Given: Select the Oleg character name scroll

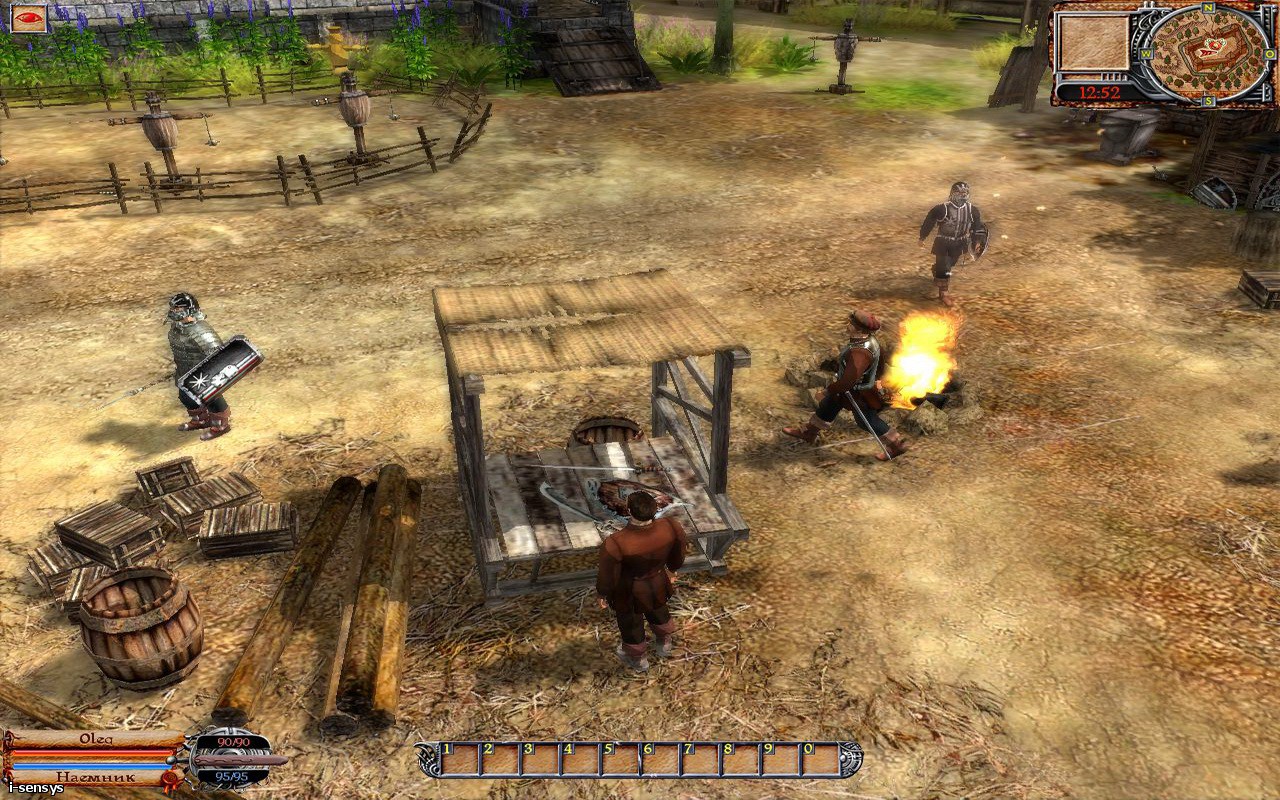Looking at the screenshot, I should click(95, 740).
